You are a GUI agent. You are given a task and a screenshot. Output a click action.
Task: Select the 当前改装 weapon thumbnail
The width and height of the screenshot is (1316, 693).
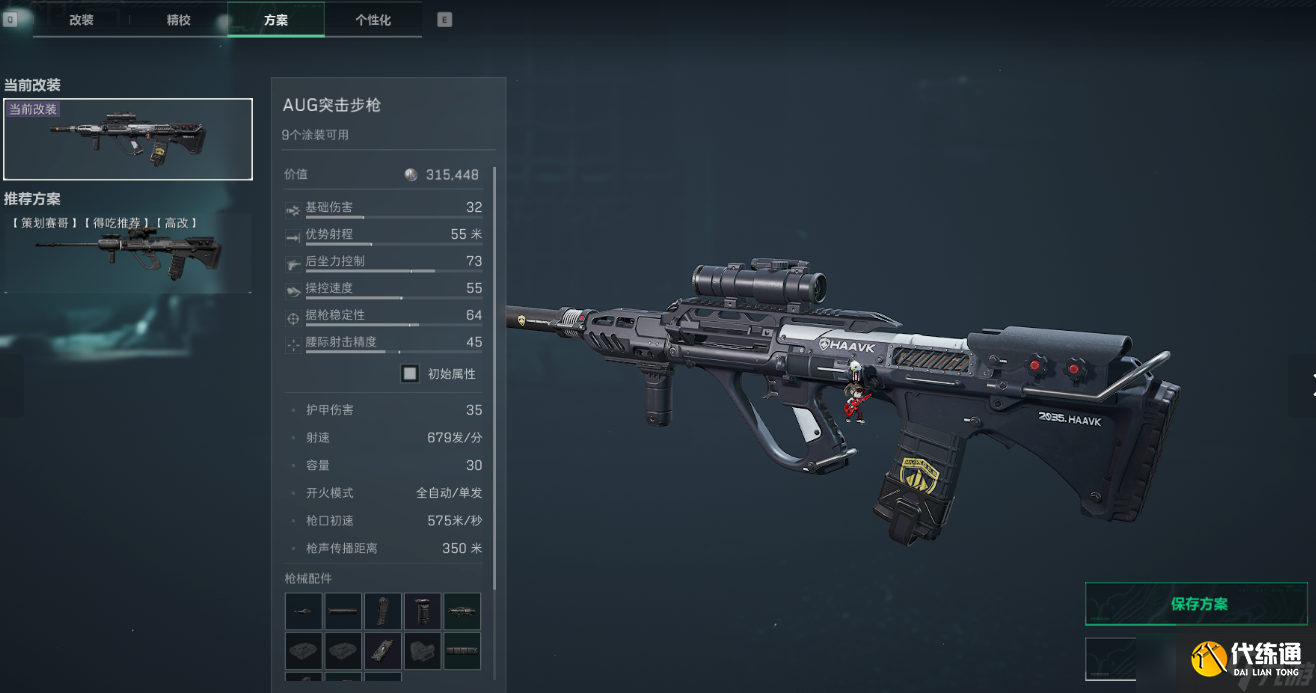click(128, 139)
